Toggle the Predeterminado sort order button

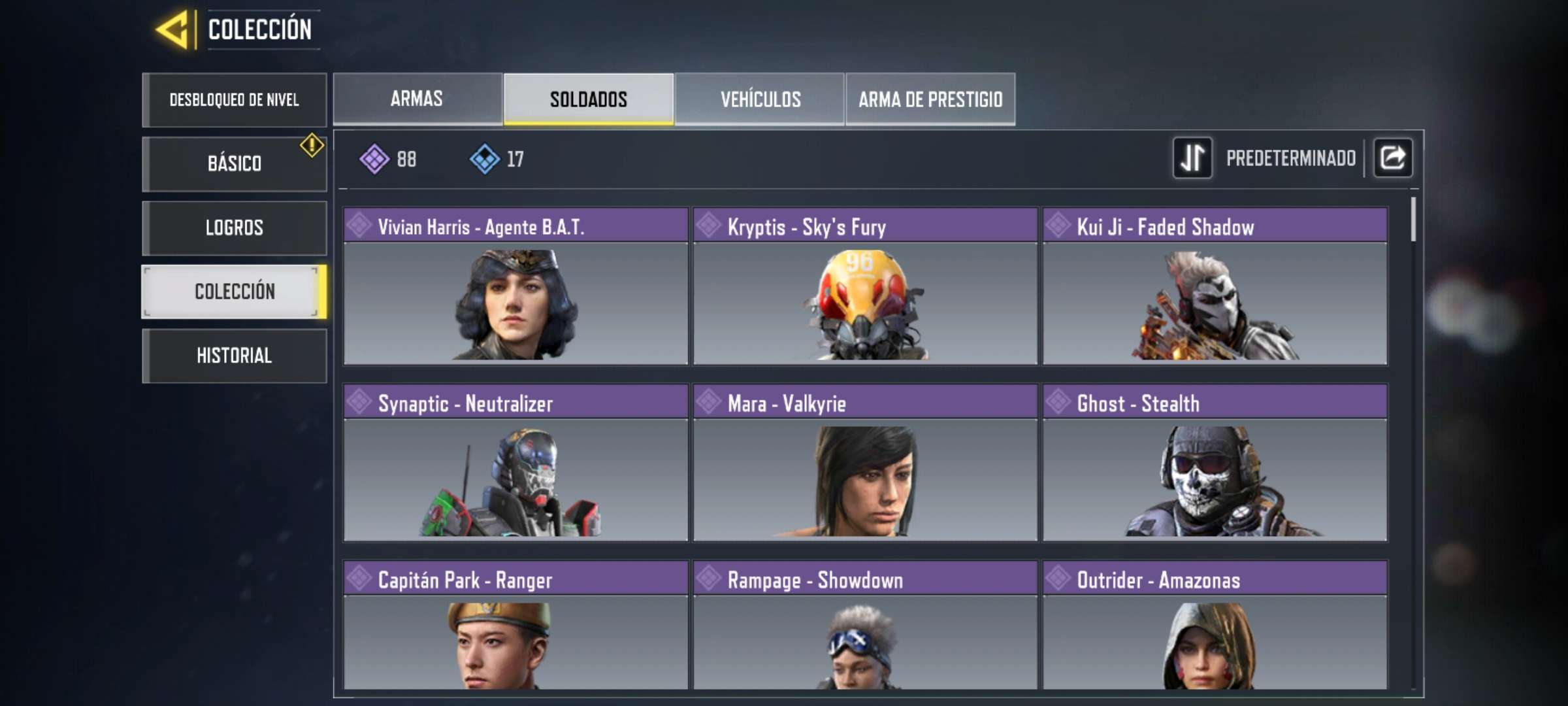point(1192,158)
